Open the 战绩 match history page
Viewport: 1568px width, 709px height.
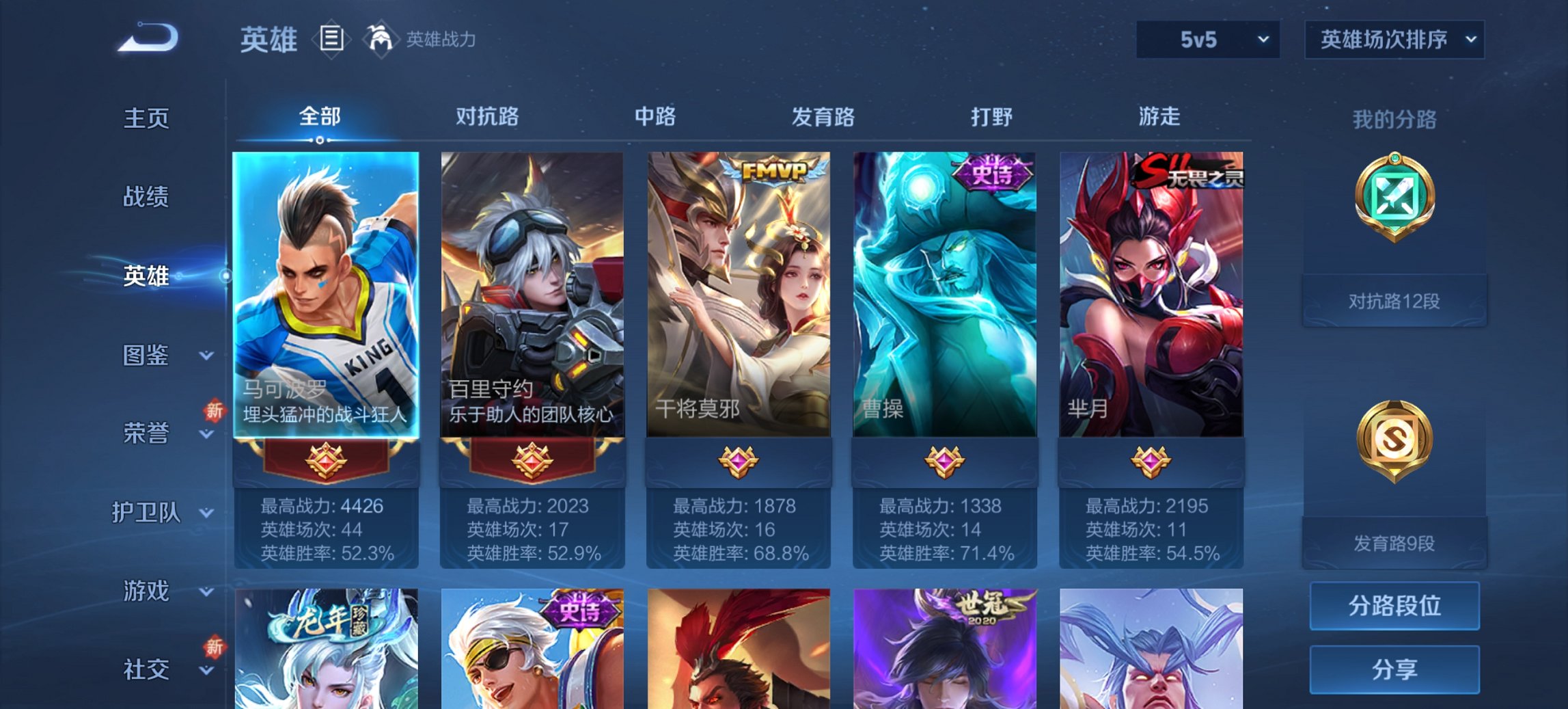coord(145,197)
